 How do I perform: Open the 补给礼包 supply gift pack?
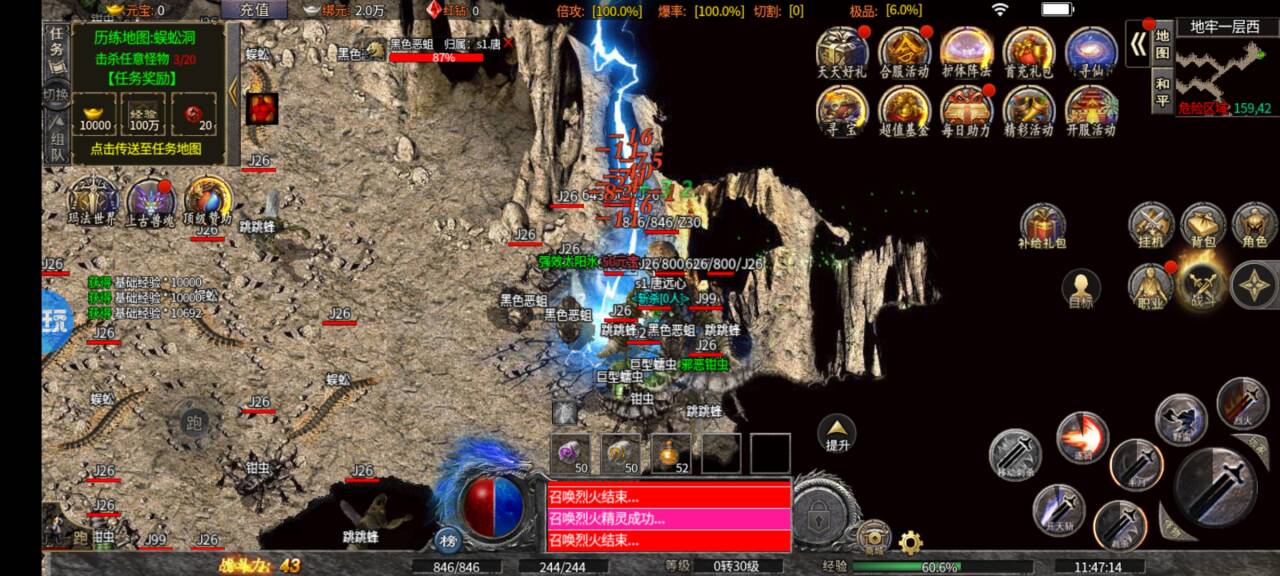click(1043, 226)
